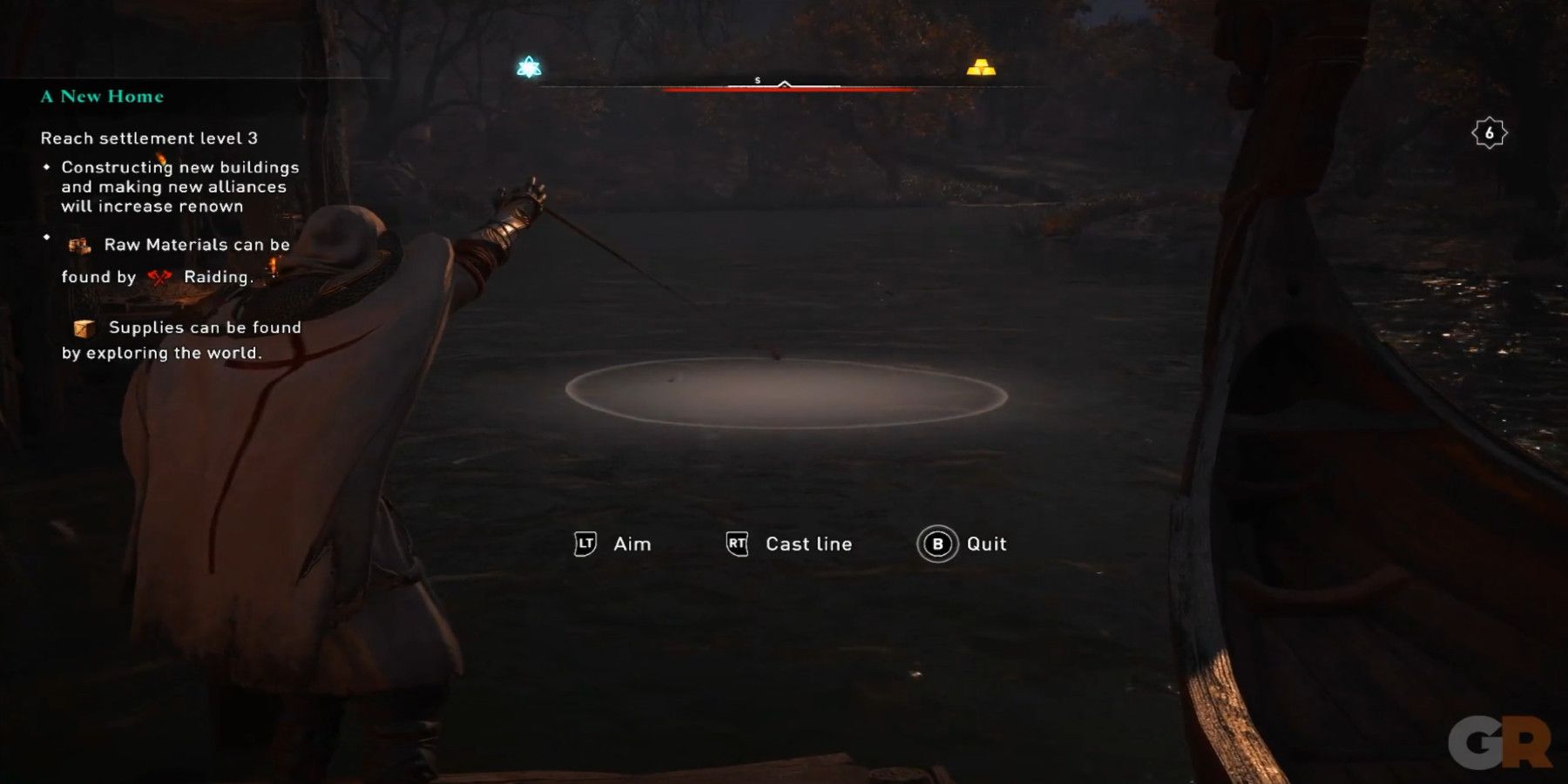Toggle quest tracking on A New Home
The image size is (1568, 784).
pos(101,97)
